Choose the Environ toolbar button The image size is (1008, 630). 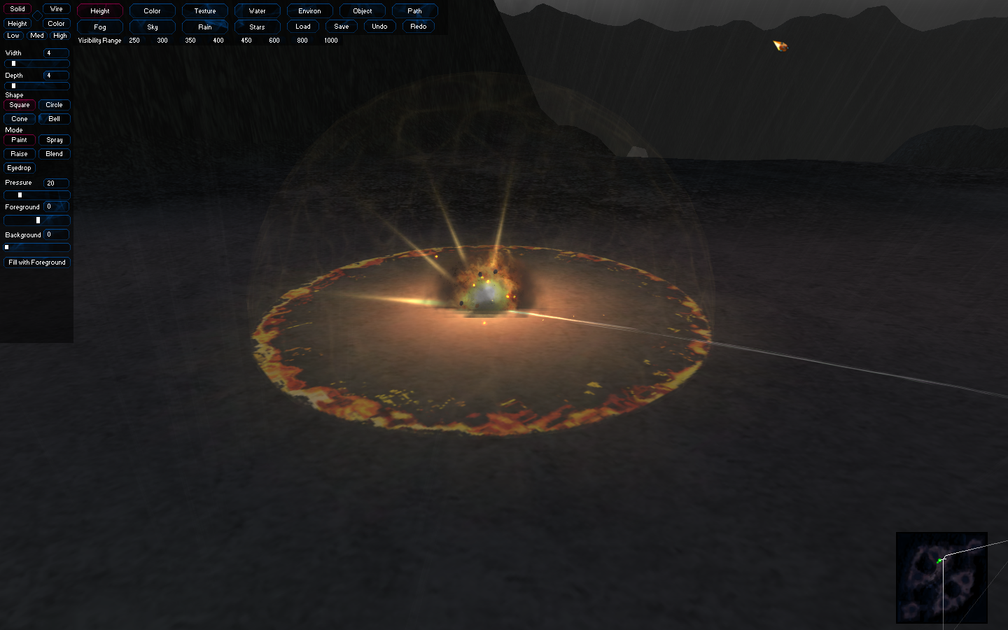click(x=310, y=11)
